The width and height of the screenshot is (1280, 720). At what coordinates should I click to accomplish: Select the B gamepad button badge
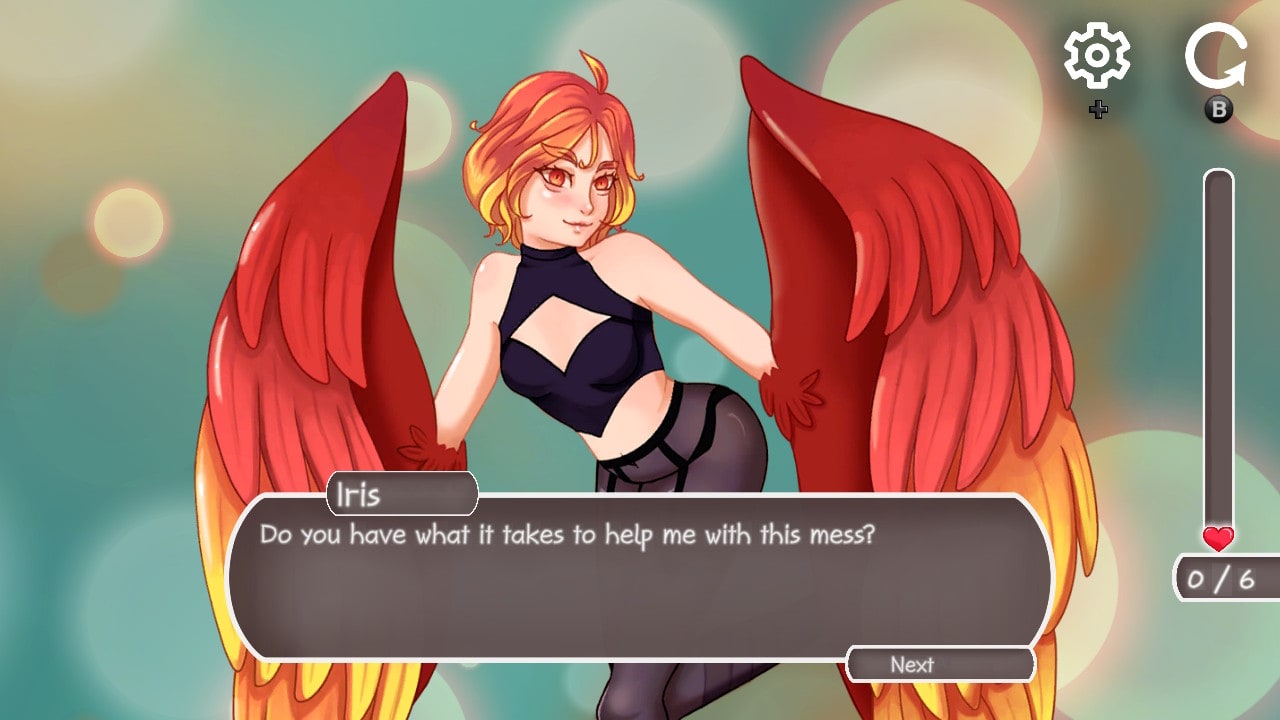coord(1218,109)
